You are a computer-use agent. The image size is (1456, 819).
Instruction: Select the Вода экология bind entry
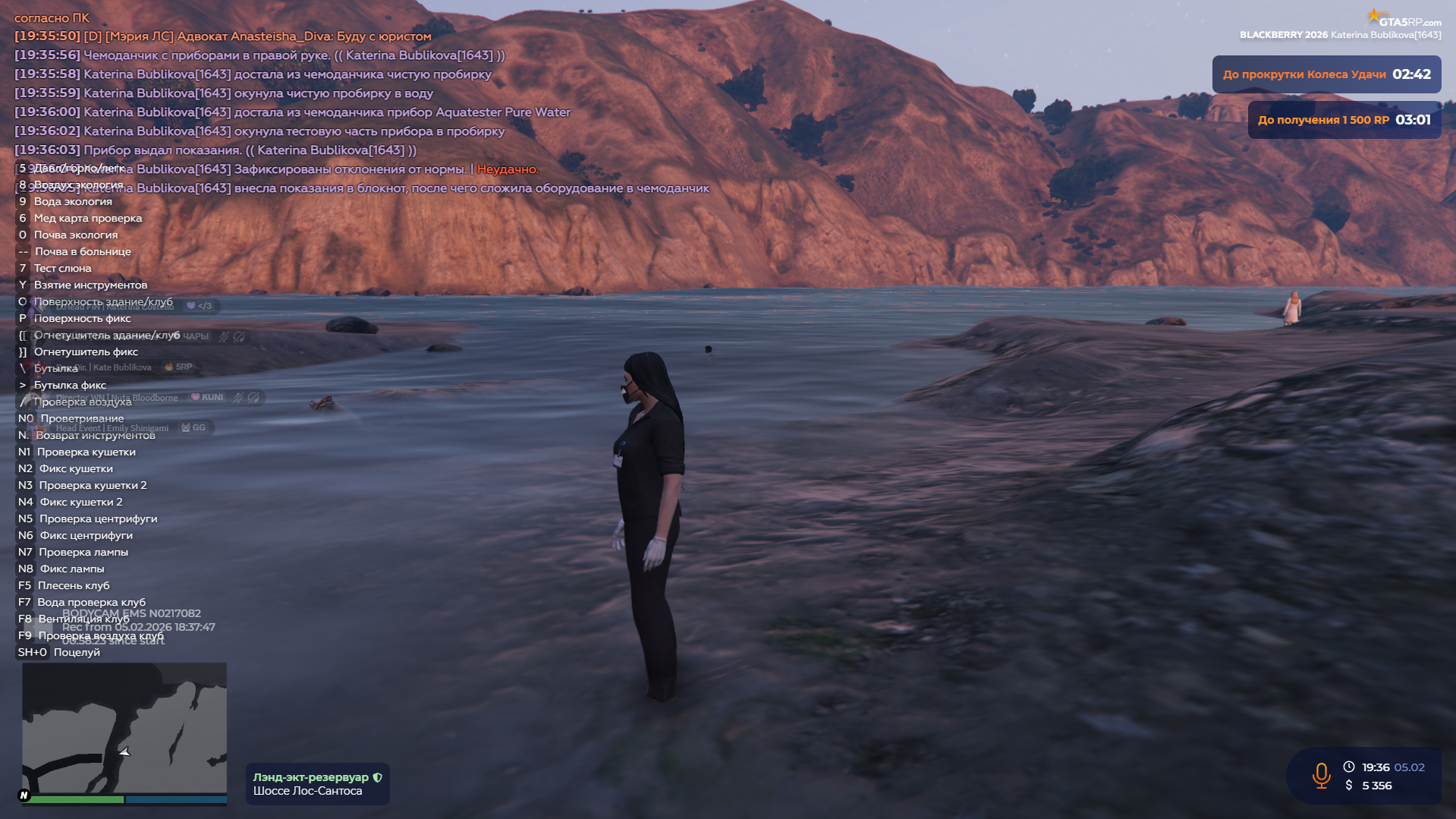73,201
